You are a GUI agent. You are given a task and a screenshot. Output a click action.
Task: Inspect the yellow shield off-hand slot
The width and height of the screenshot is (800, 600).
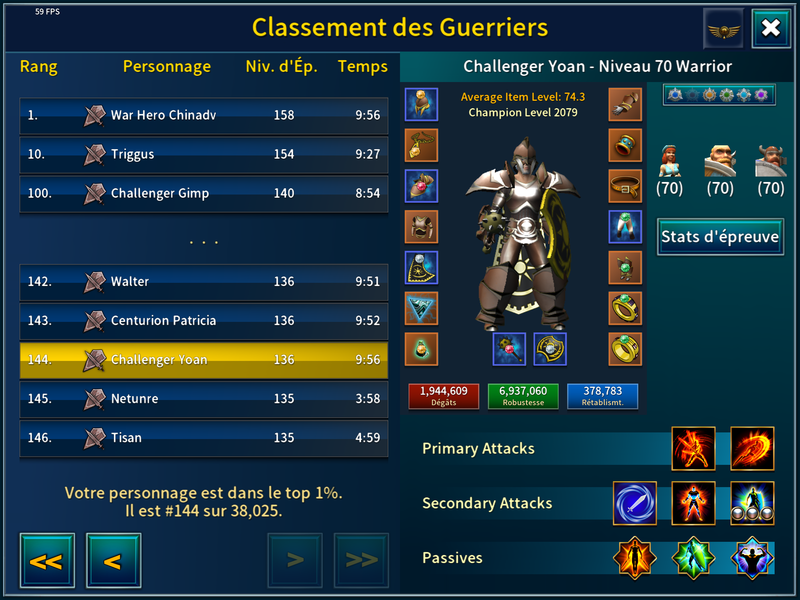550,349
